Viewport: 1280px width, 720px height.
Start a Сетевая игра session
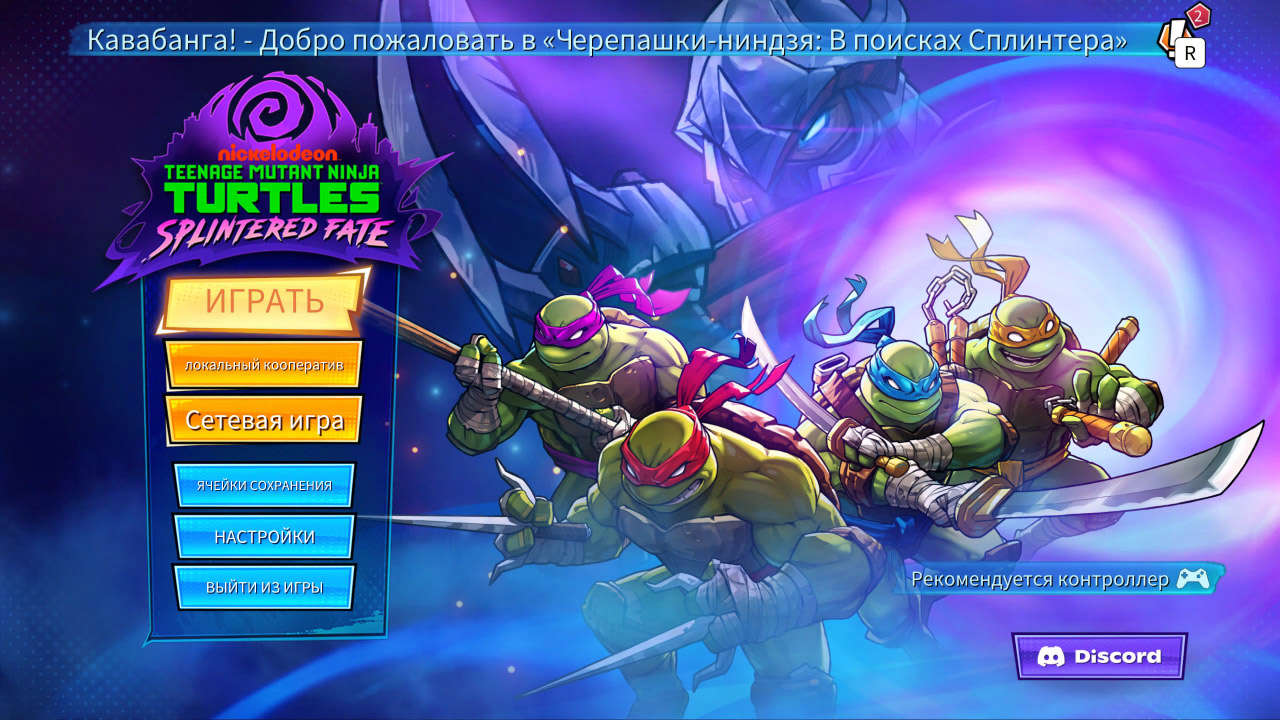(263, 419)
